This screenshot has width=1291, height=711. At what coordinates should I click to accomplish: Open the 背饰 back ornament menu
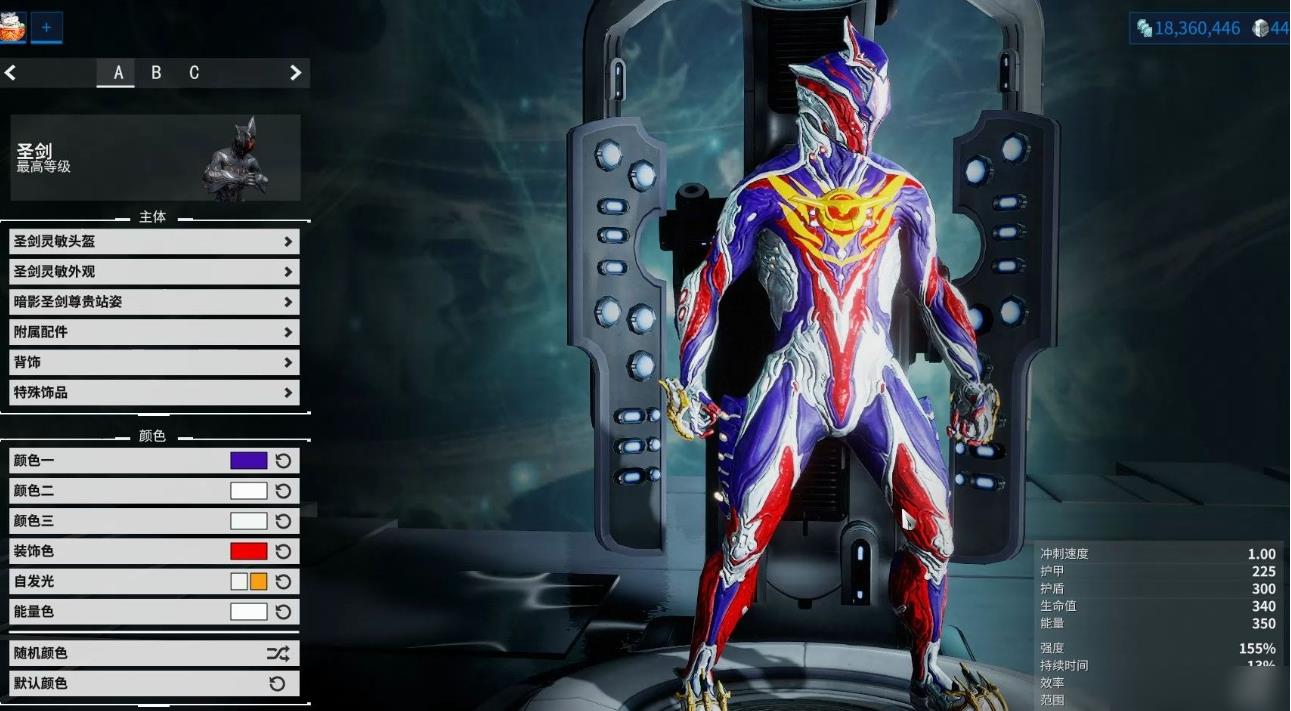(x=154, y=362)
